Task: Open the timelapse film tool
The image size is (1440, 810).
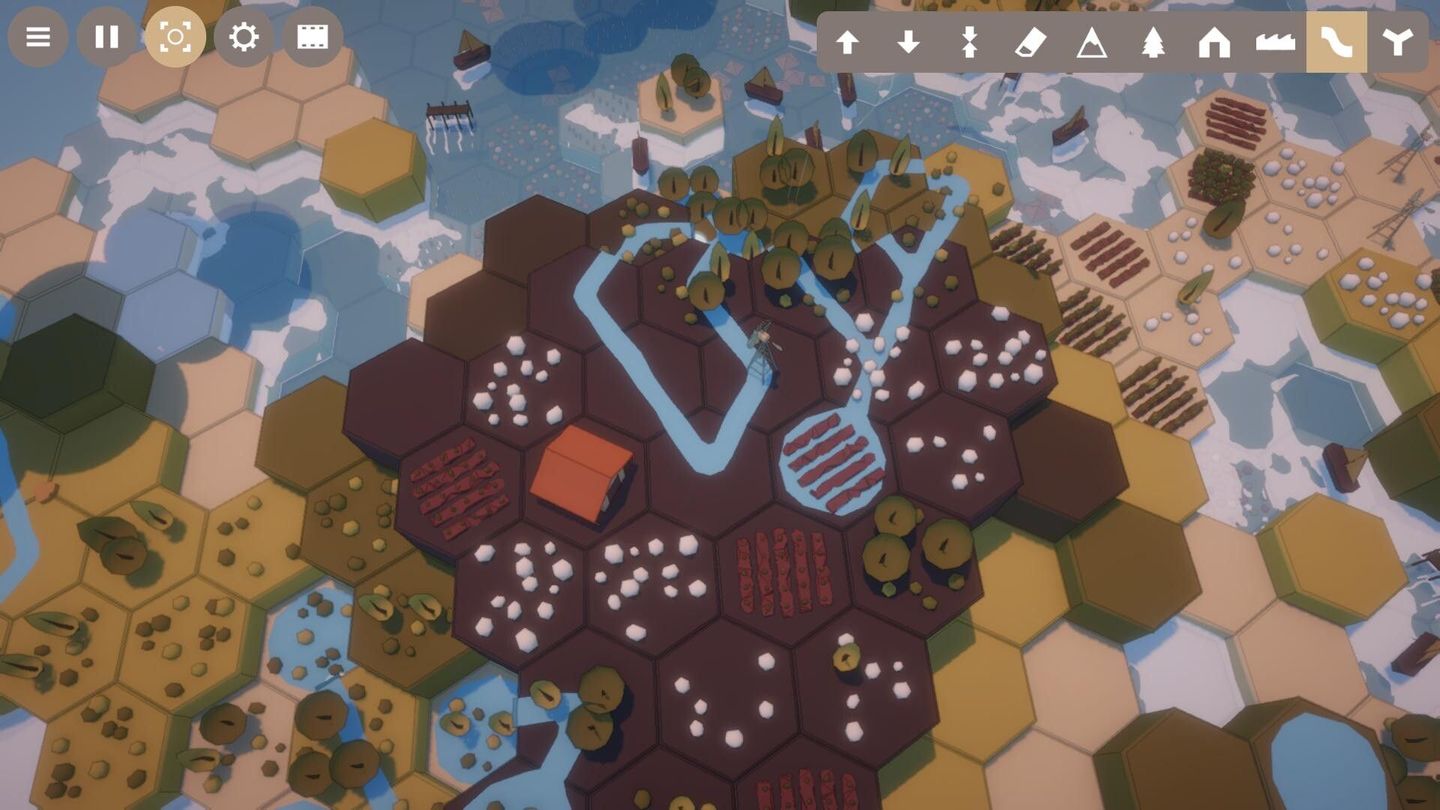Action: tap(312, 37)
